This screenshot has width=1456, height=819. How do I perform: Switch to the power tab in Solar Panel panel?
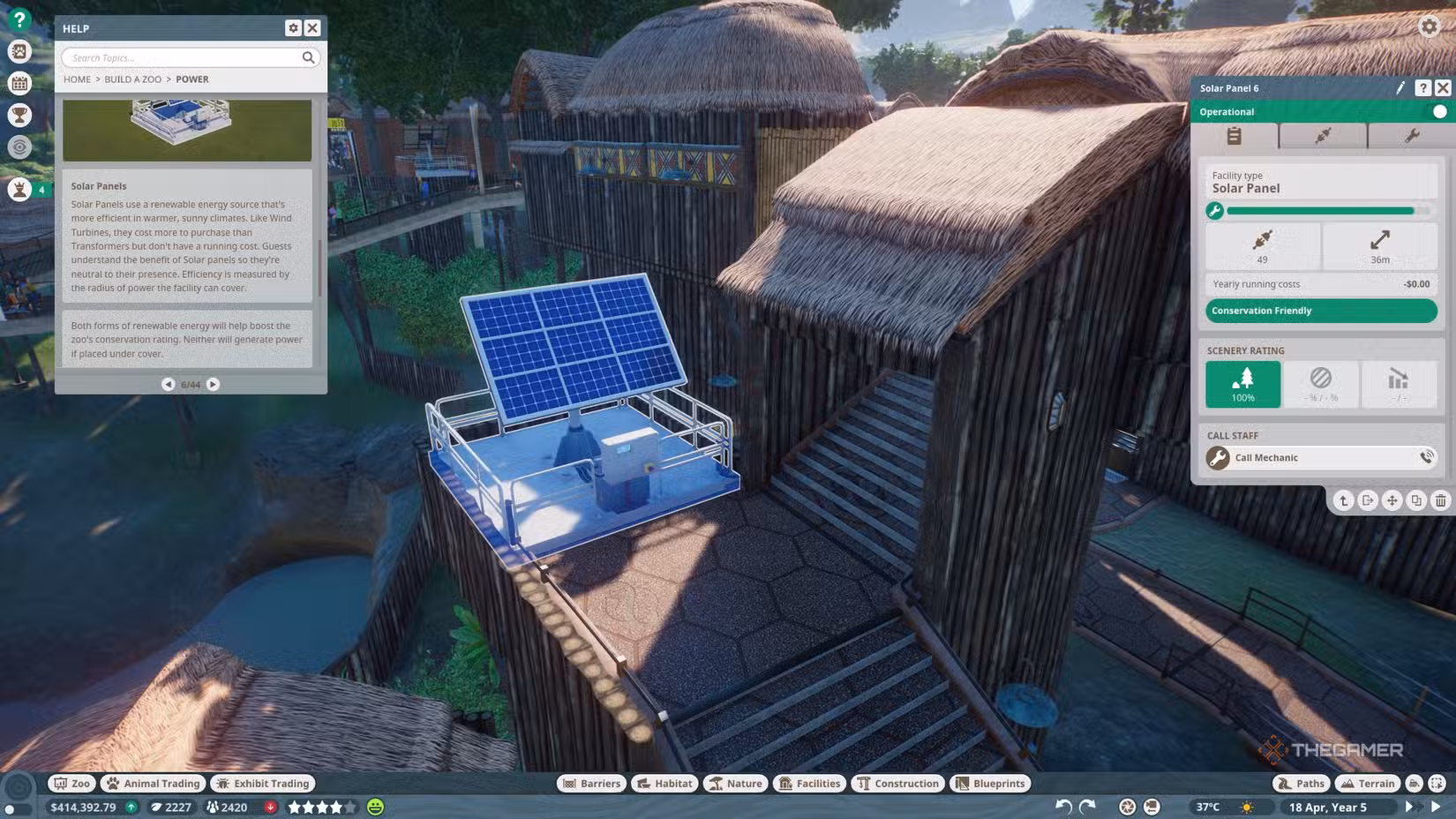coord(1321,135)
